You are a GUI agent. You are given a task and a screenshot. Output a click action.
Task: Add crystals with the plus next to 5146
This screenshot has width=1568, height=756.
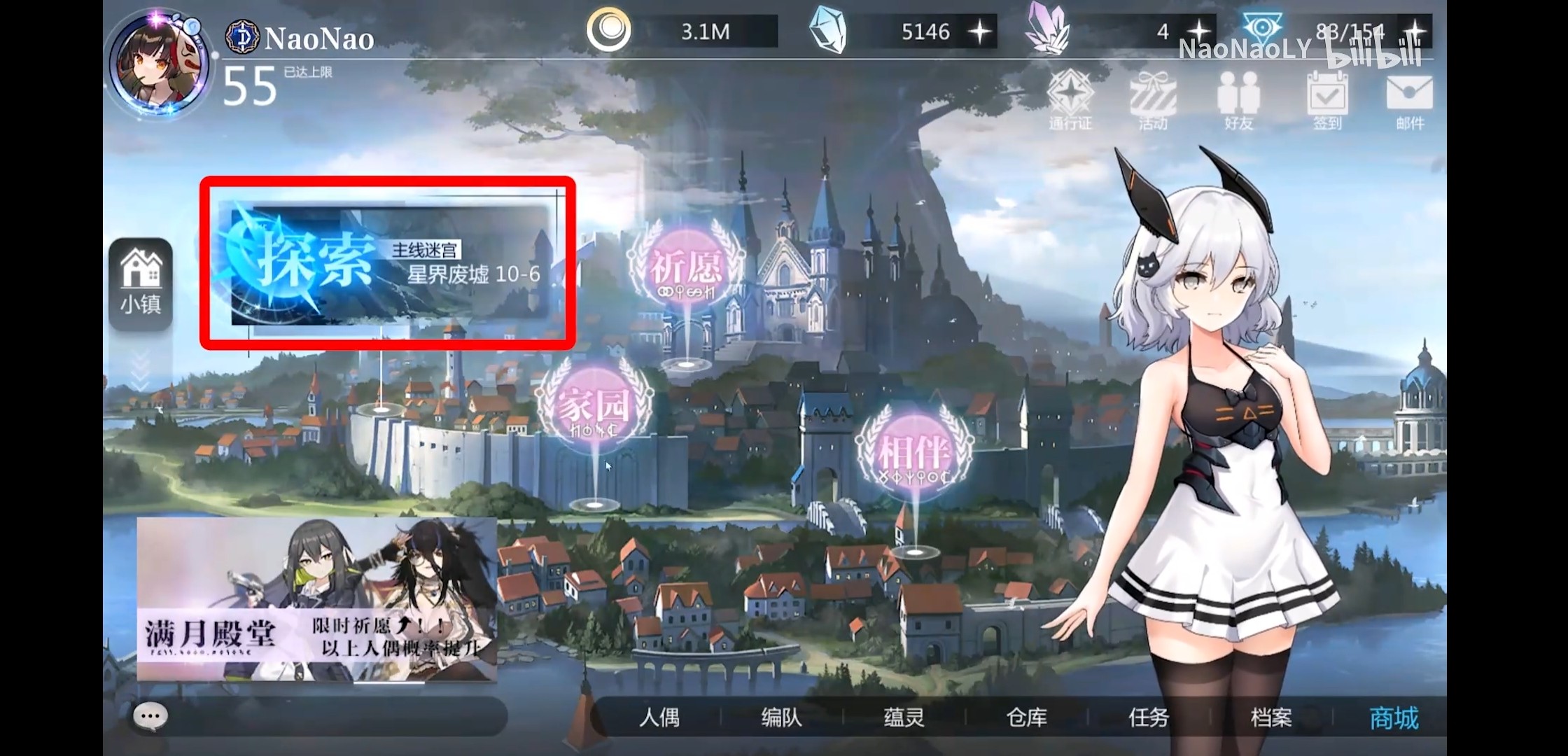click(x=981, y=31)
